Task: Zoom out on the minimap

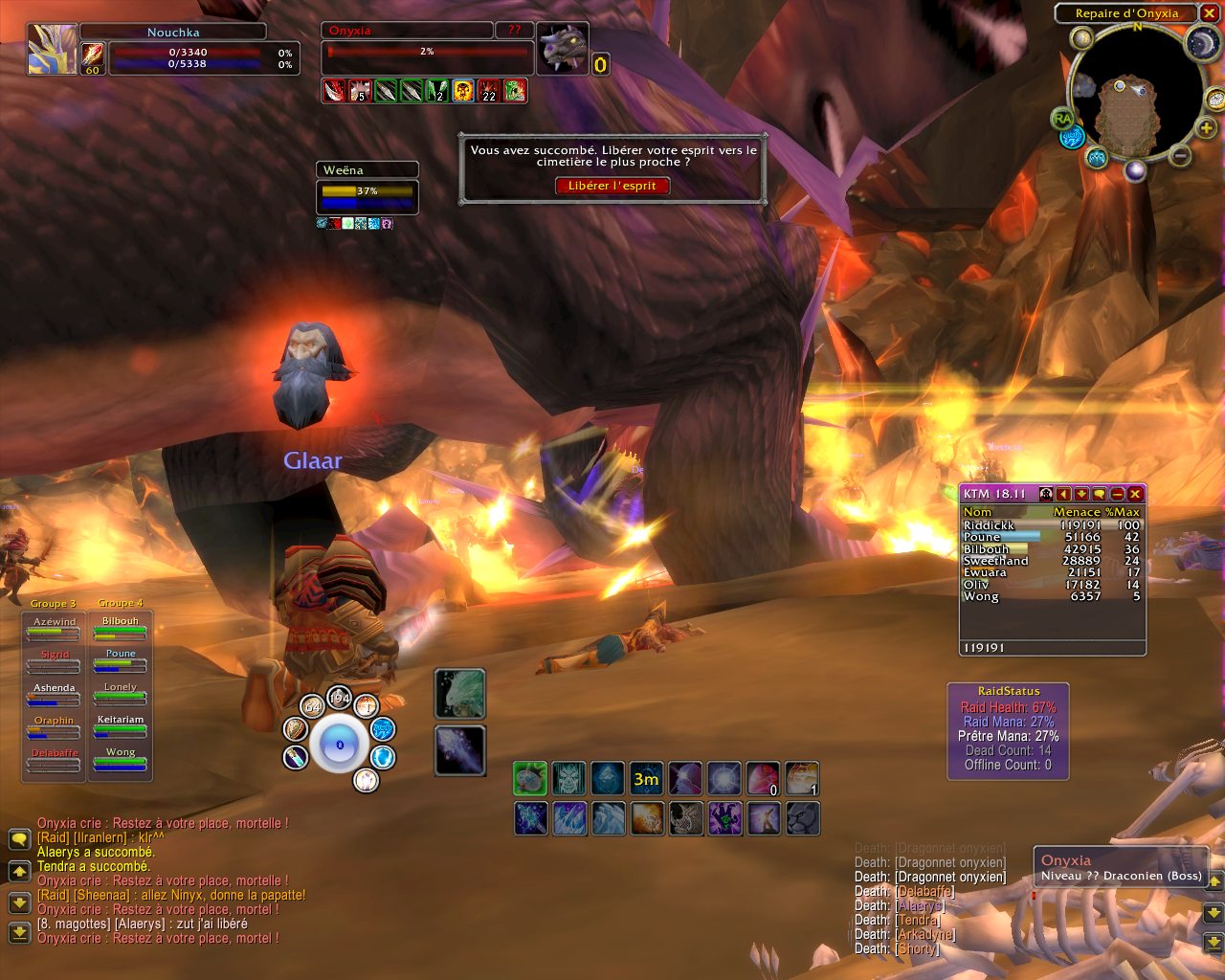Action: coord(1181,155)
